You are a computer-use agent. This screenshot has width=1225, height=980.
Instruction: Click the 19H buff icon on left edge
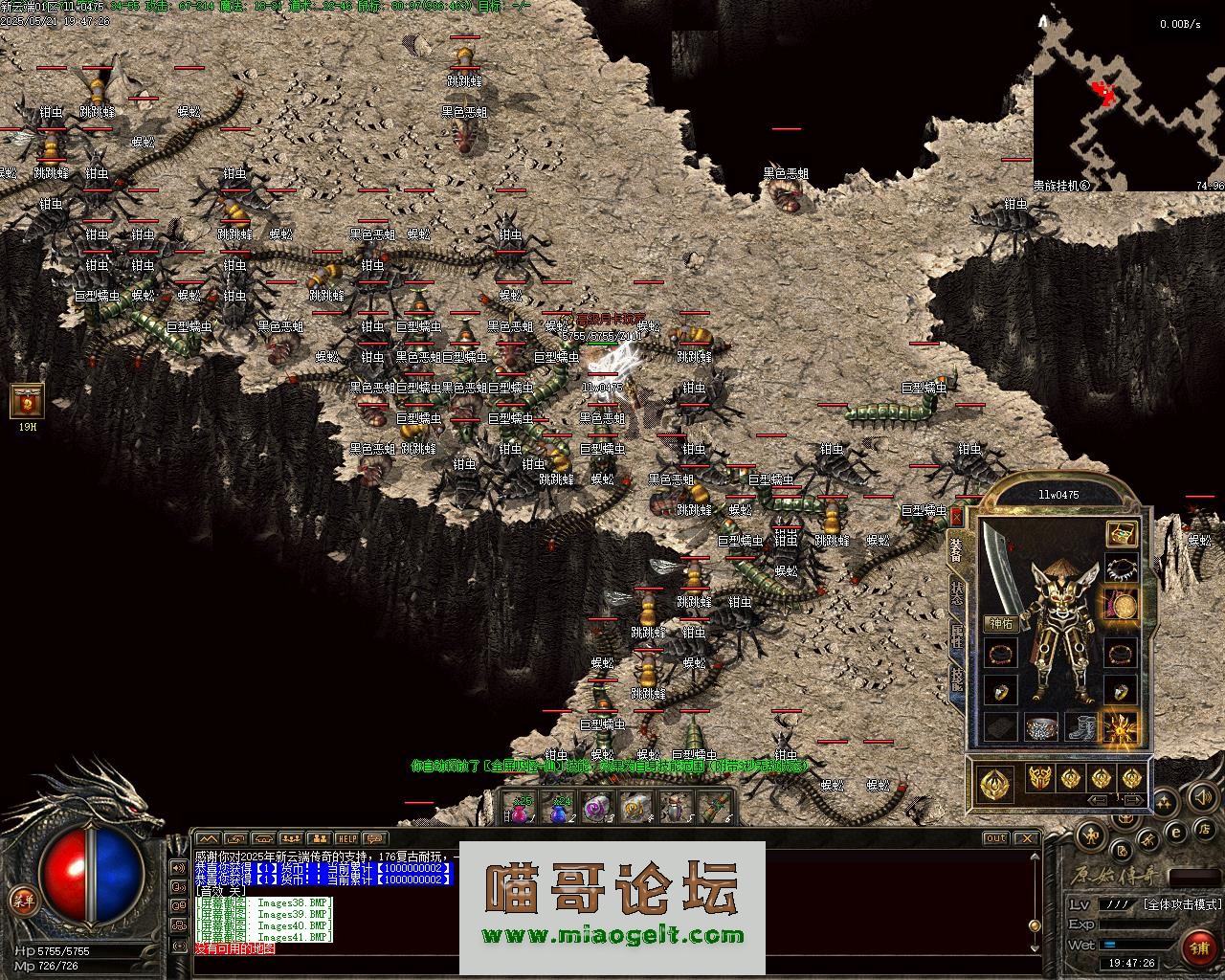click(x=27, y=401)
